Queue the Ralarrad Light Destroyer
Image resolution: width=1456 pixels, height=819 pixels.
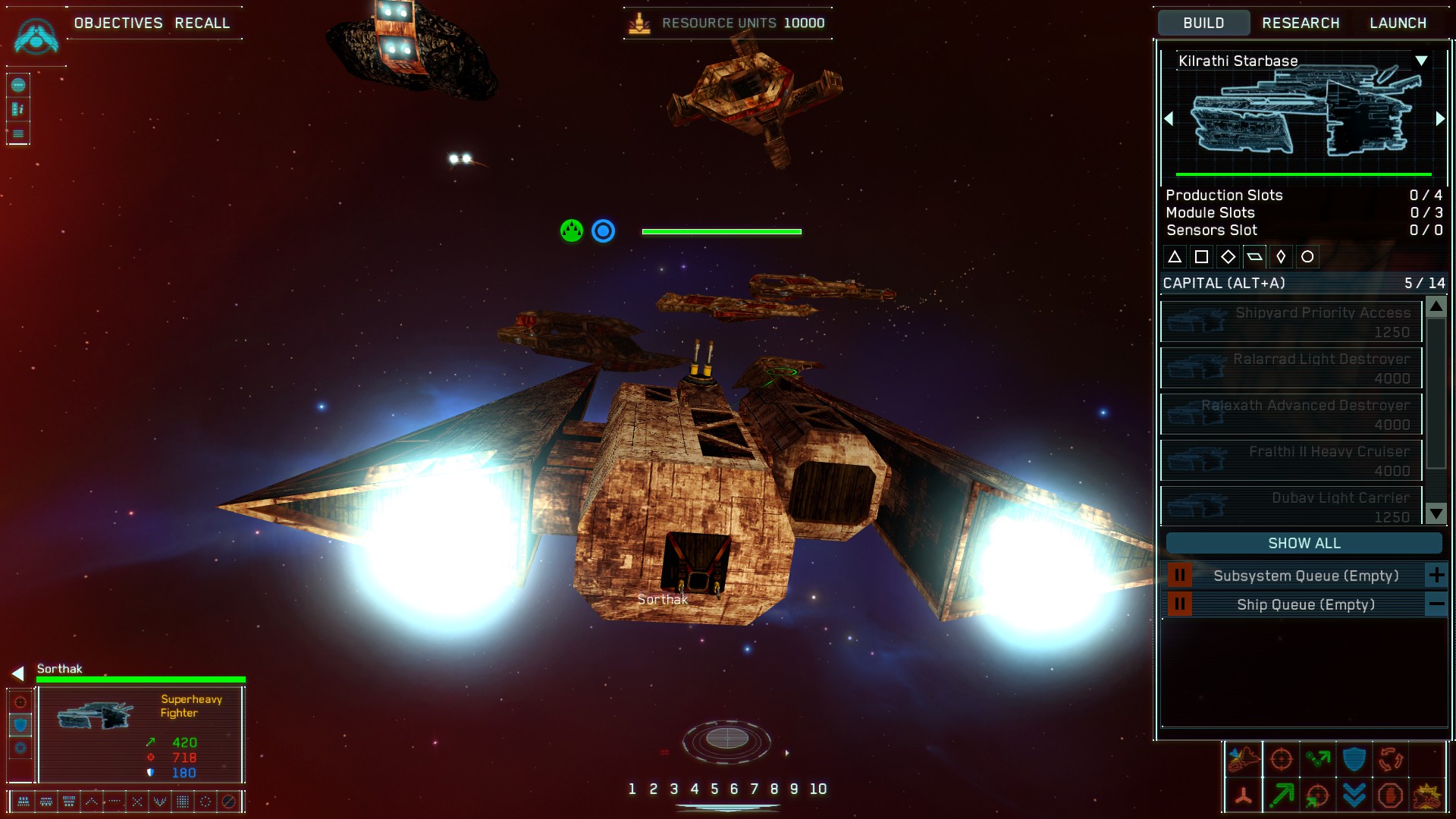tap(1291, 369)
